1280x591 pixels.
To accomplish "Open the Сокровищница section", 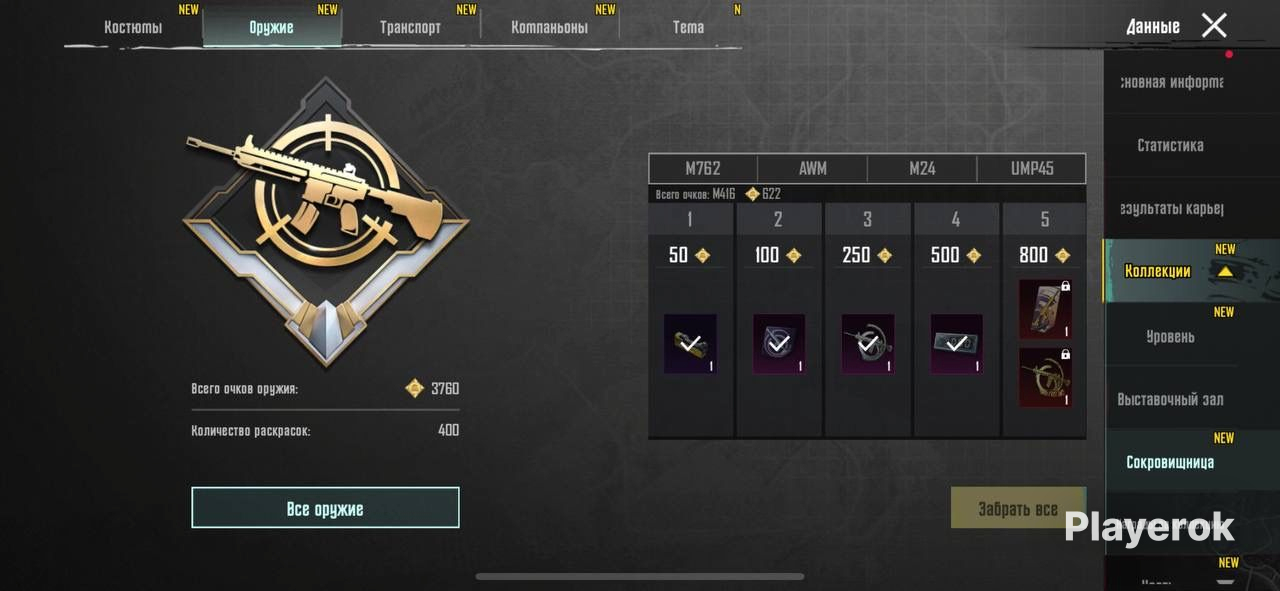I will point(1170,462).
